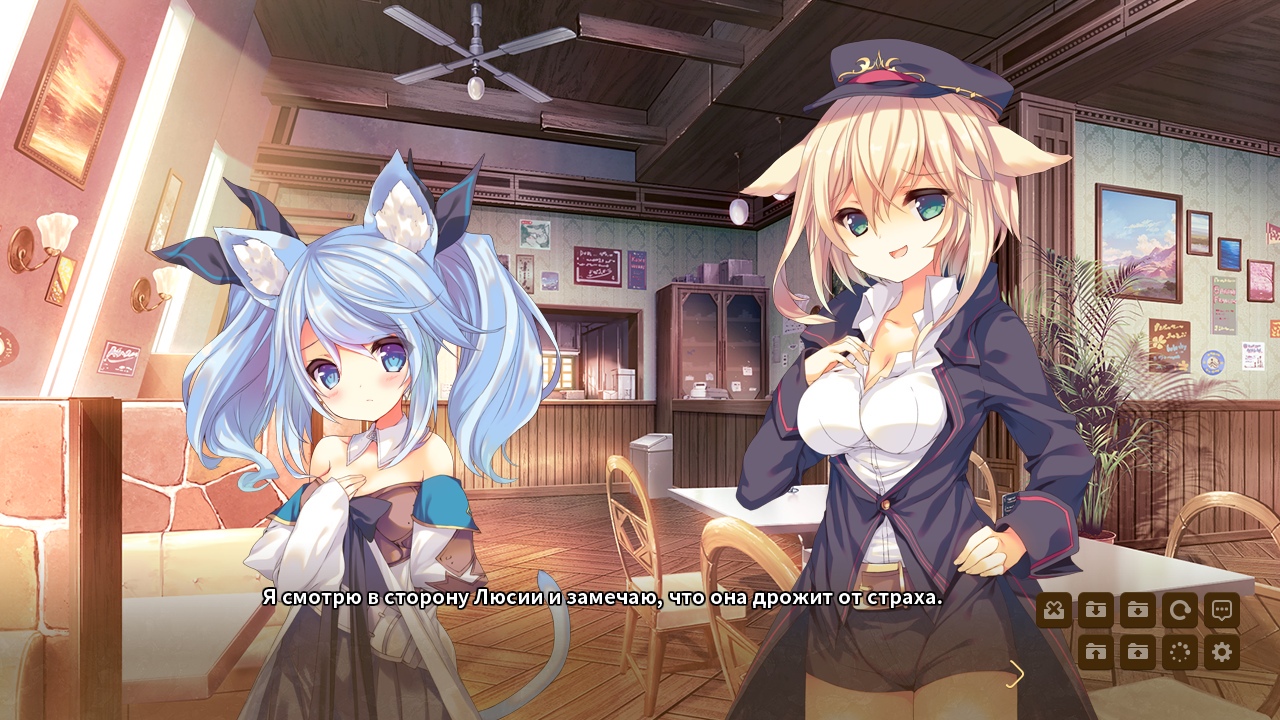Click the folder icon with large up arrow

(x=1096, y=652)
